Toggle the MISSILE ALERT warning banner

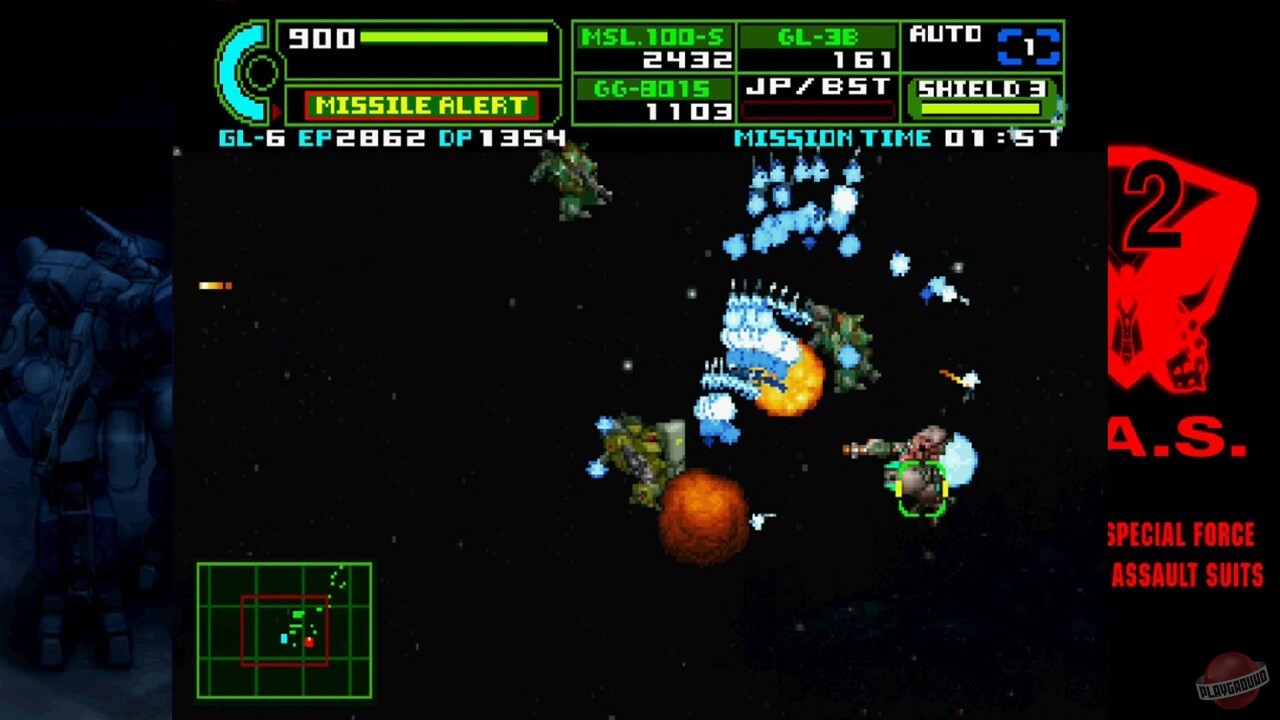tap(424, 104)
